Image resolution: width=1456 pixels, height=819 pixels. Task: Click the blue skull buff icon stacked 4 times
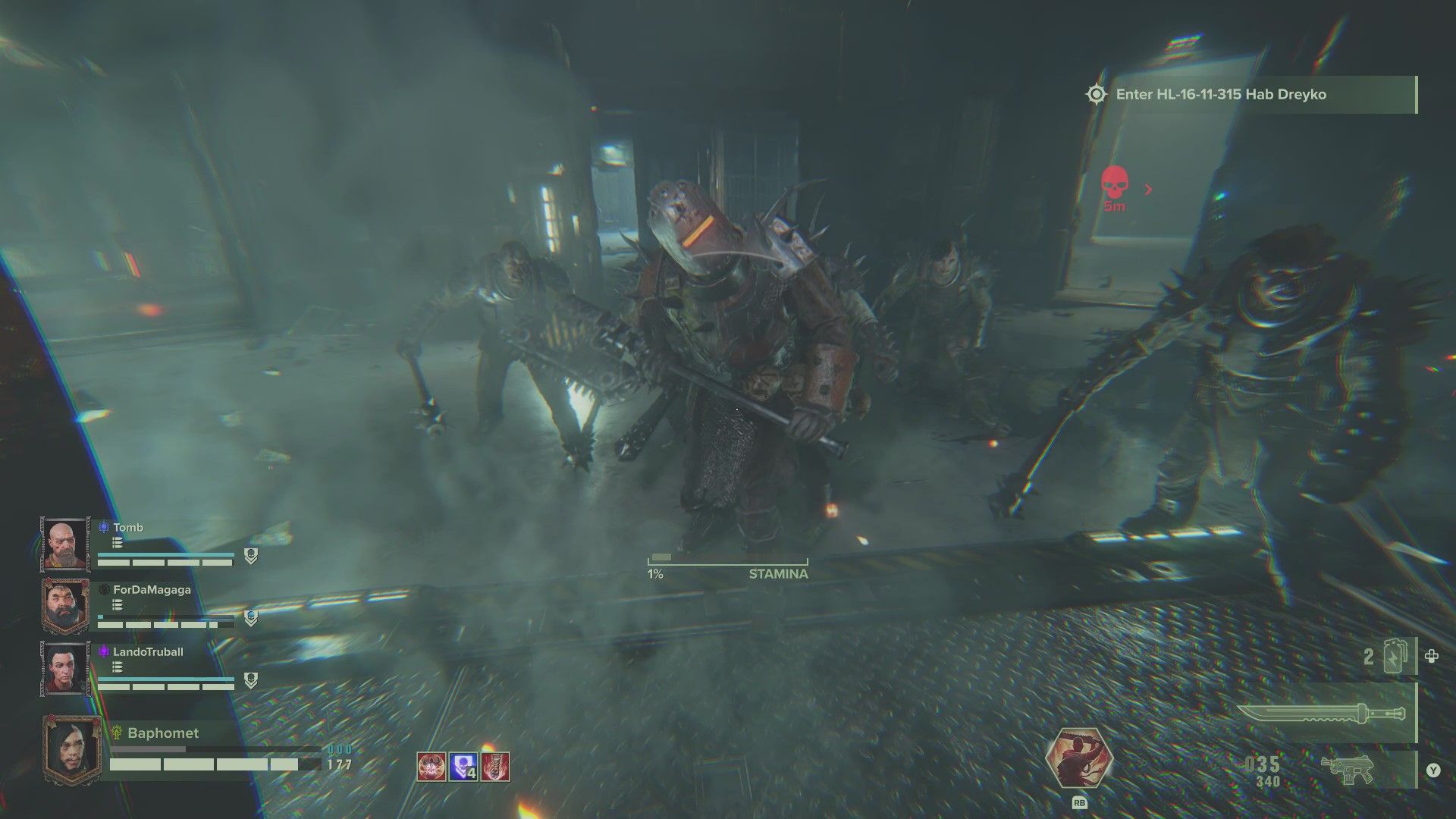463,767
